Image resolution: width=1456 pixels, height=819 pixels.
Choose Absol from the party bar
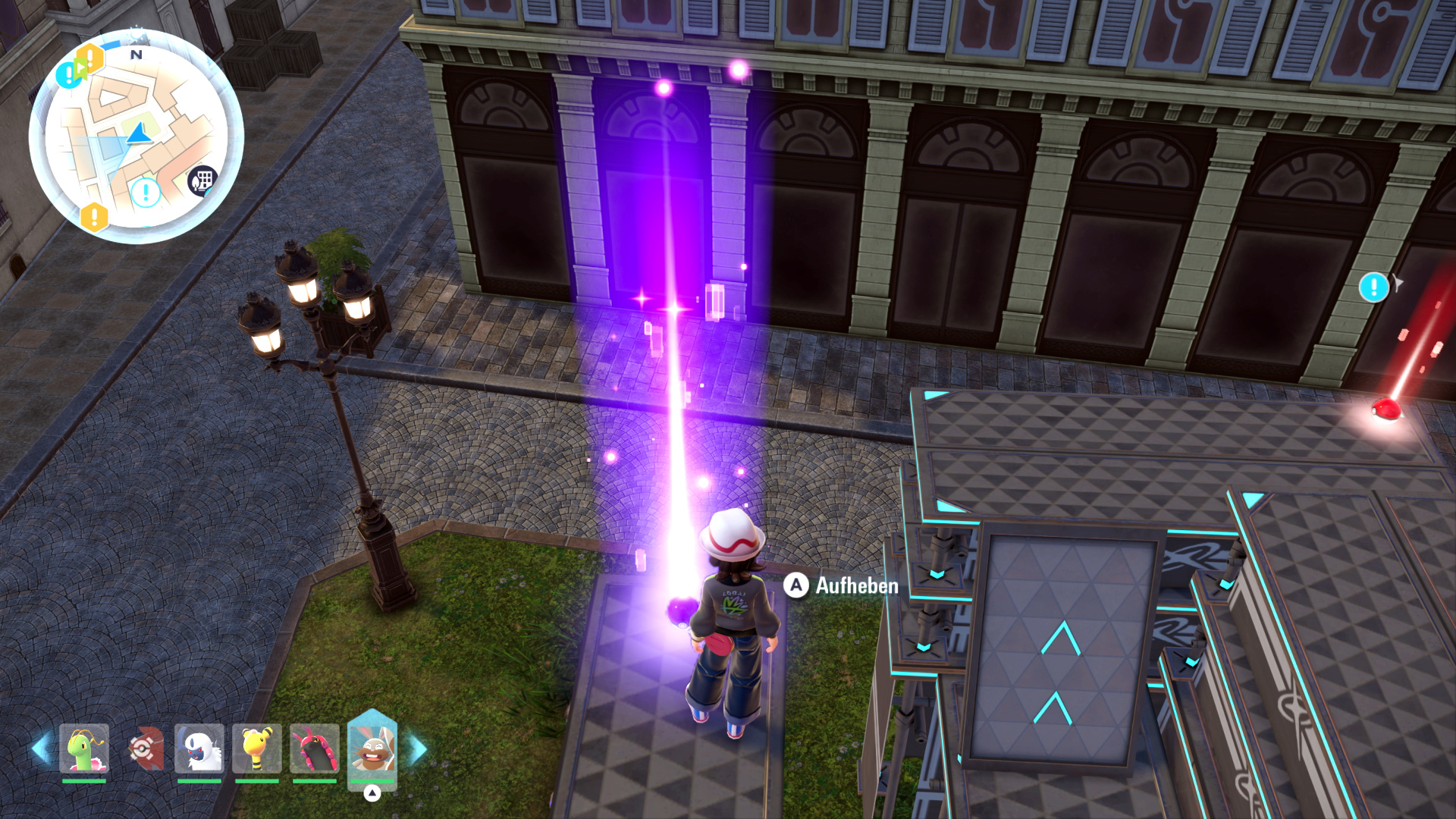pos(199,748)
